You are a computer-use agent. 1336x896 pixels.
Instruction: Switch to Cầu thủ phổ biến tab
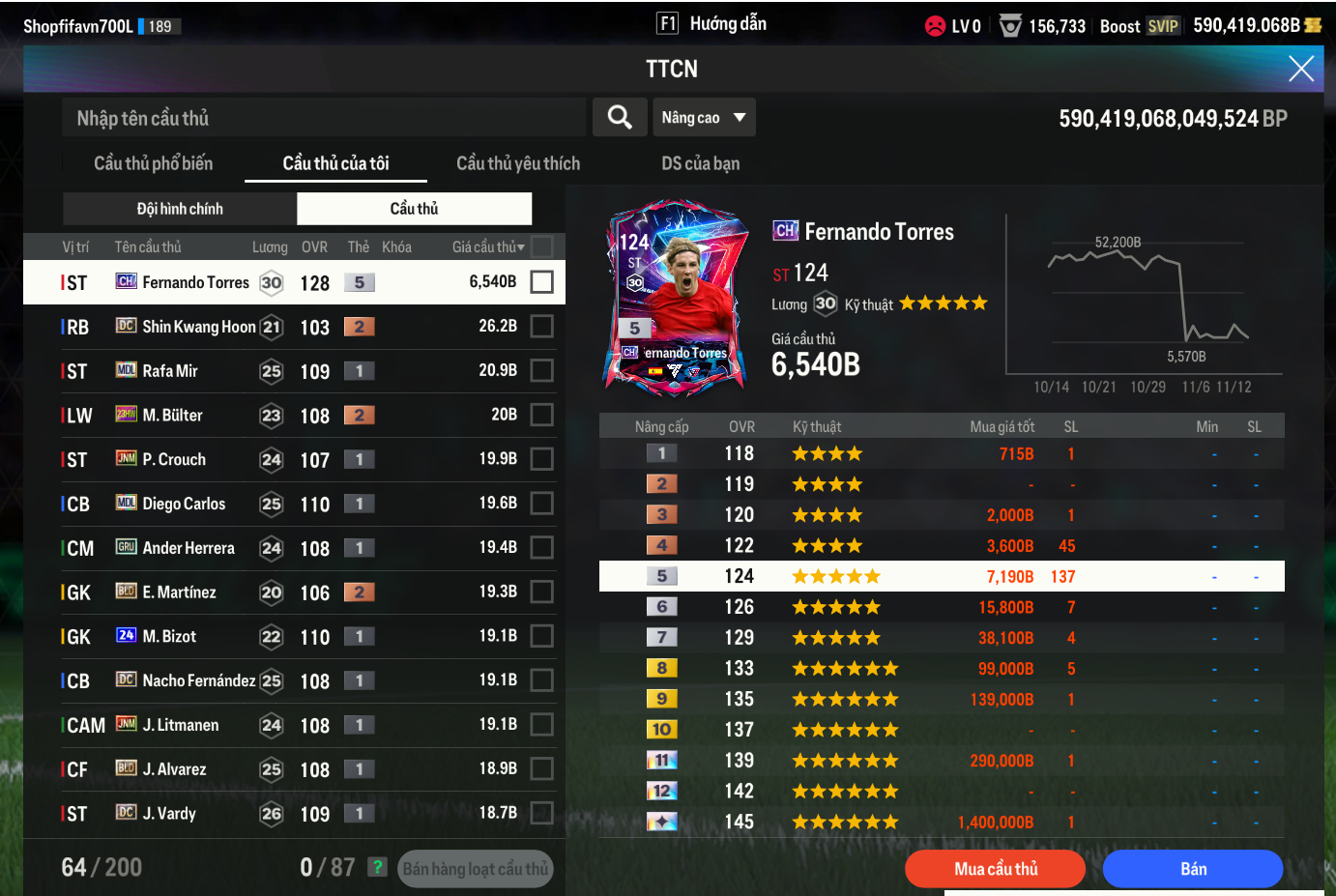tap(153, 163)
